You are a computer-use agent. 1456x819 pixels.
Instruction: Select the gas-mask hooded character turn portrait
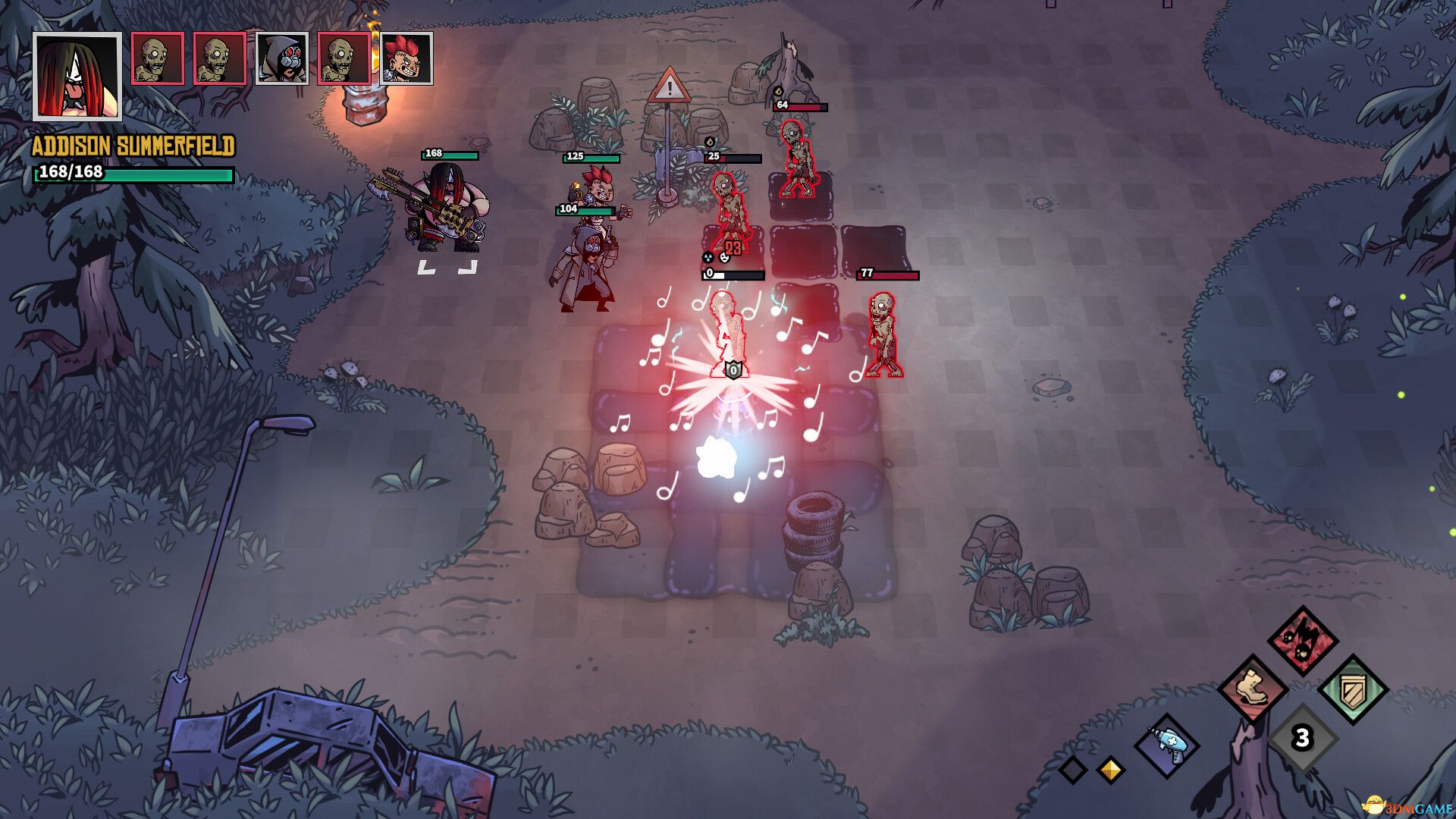[282, 58]
